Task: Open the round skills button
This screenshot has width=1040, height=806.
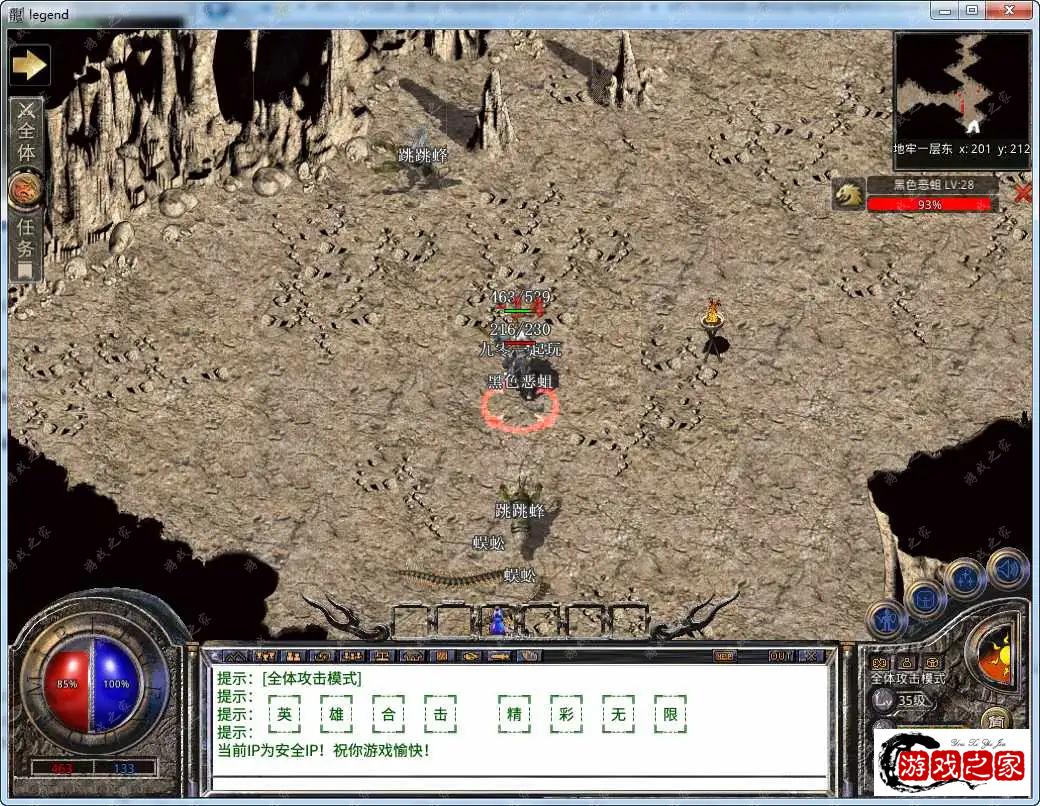Action: click(966, 579)
